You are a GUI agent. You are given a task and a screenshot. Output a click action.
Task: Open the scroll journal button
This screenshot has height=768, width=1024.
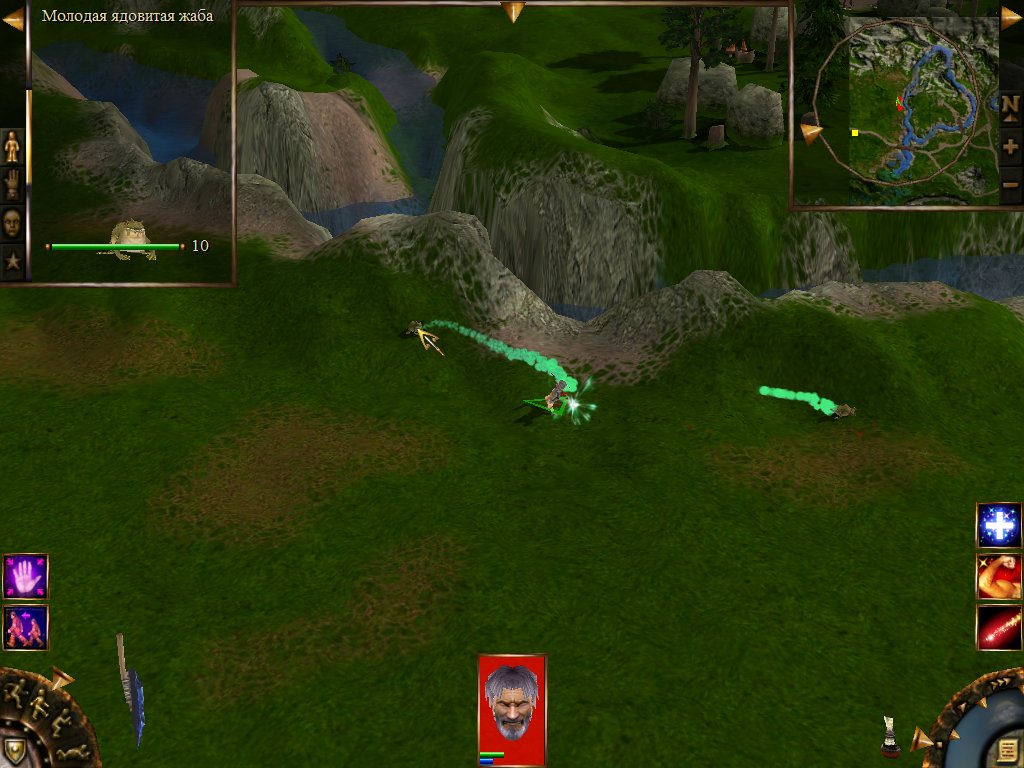pyautogui.click(x=1007, y=750)
